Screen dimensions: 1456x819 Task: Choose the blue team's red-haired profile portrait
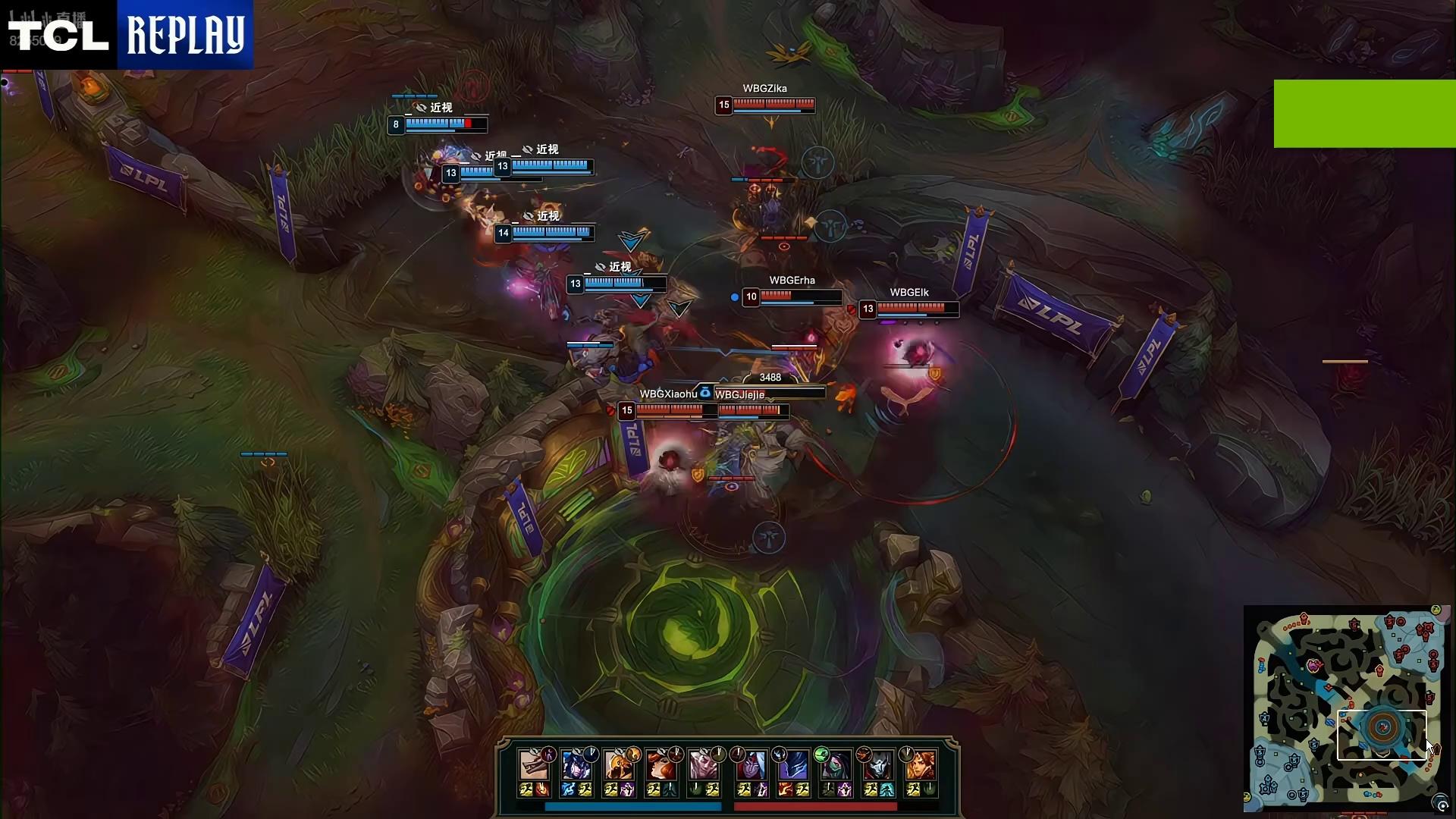pos(662,766)
